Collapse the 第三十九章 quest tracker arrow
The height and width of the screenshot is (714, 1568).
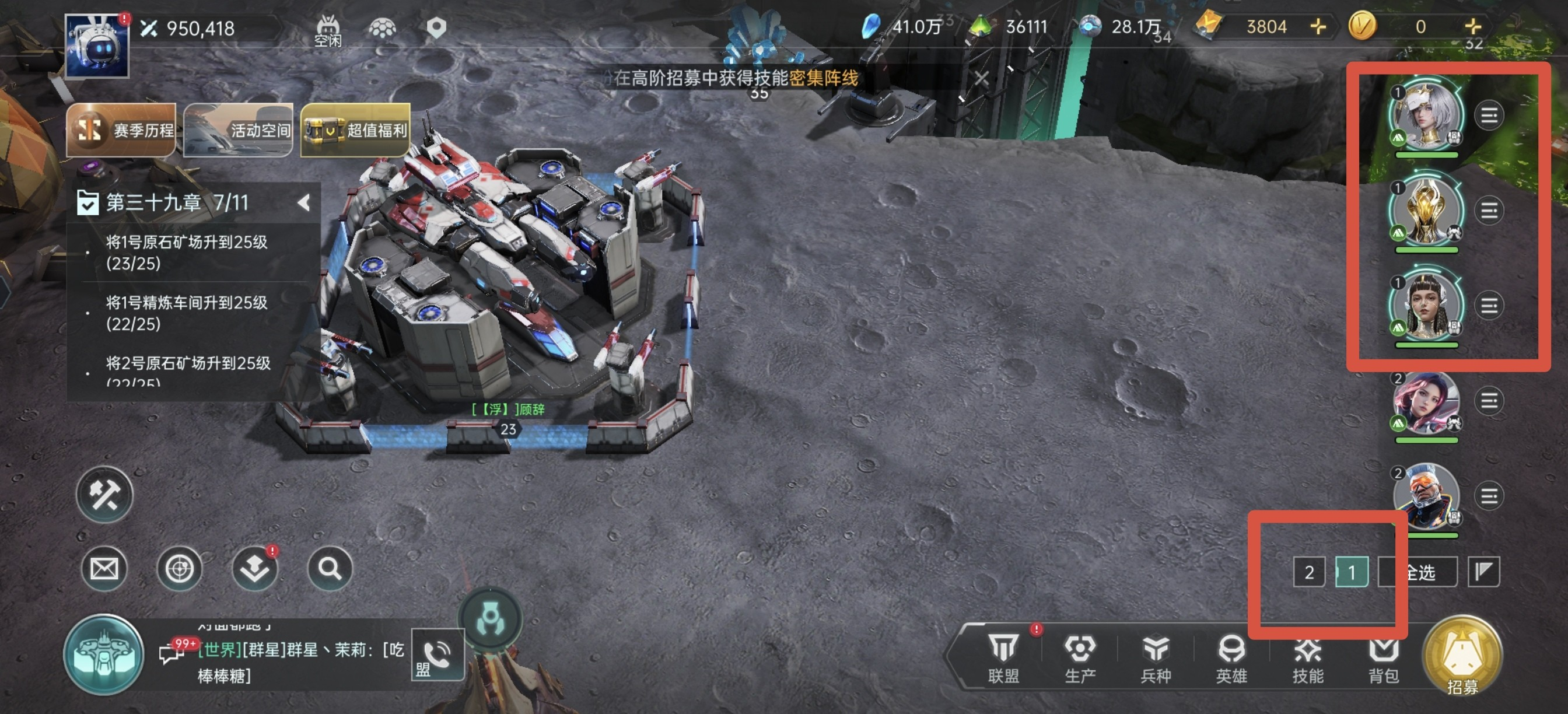click(x=304, y=202)
